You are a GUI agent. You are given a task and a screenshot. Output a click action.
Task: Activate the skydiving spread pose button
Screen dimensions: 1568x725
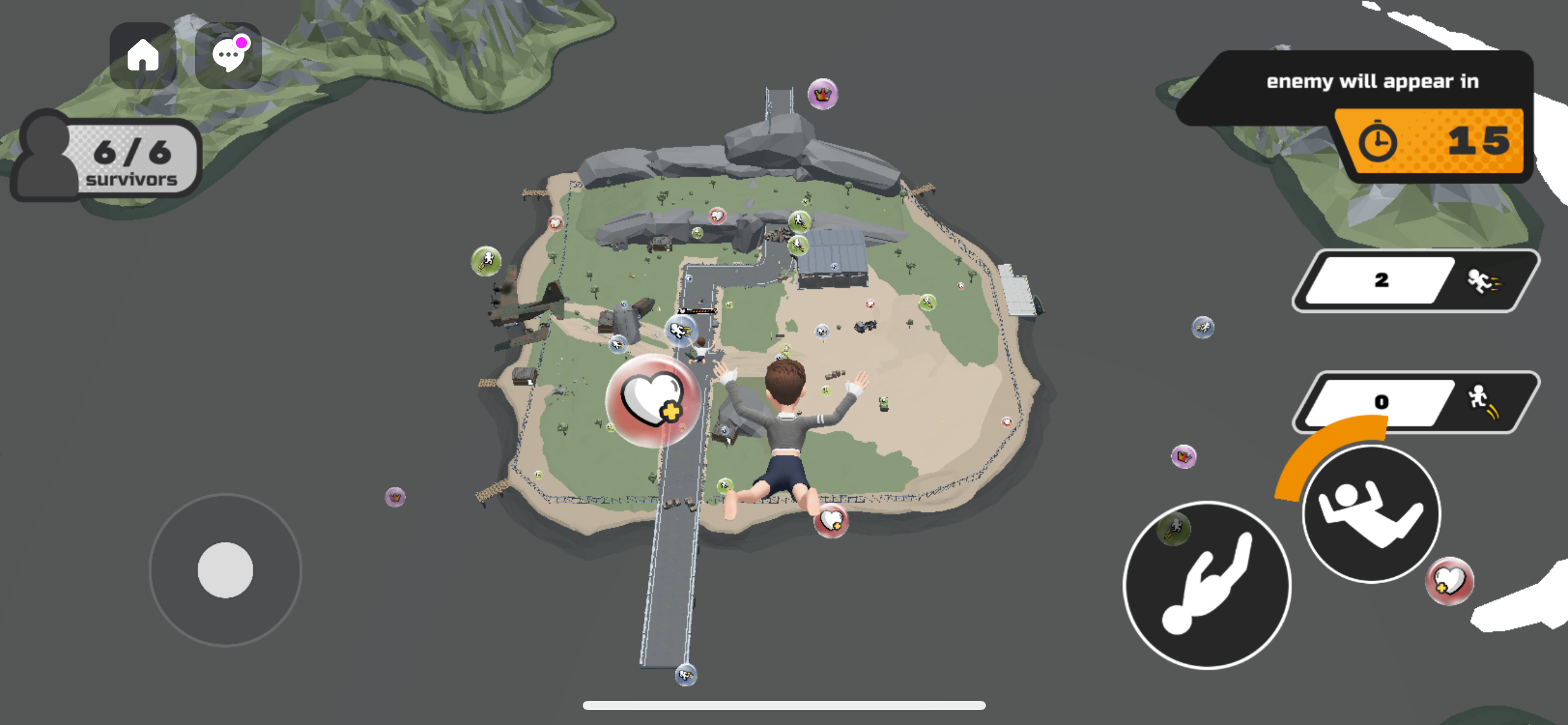point(1371,514)
